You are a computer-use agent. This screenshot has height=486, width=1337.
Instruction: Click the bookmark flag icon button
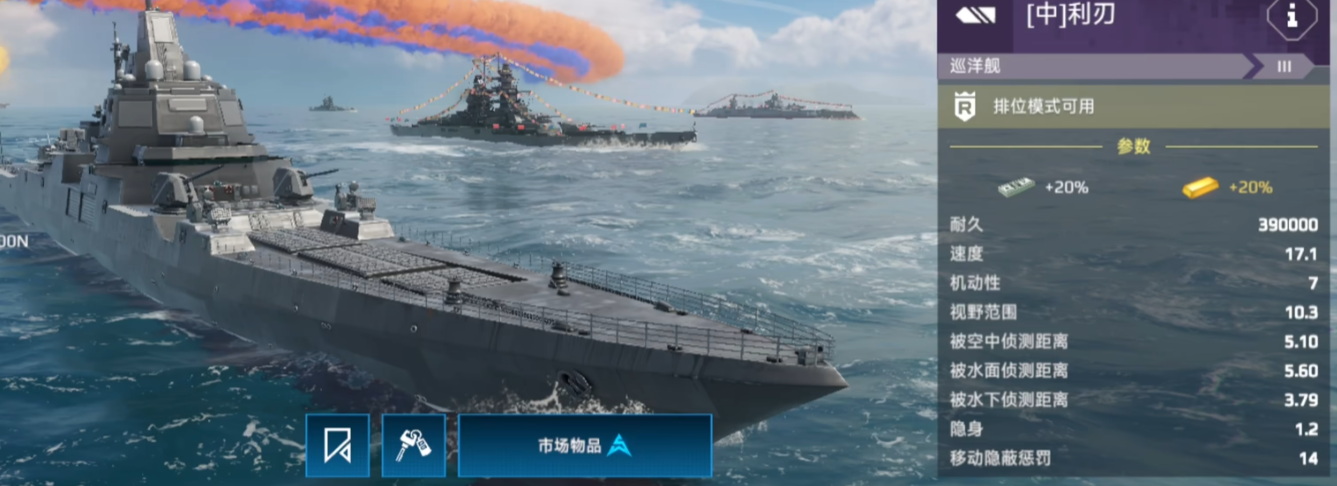[x=337, y=445]
